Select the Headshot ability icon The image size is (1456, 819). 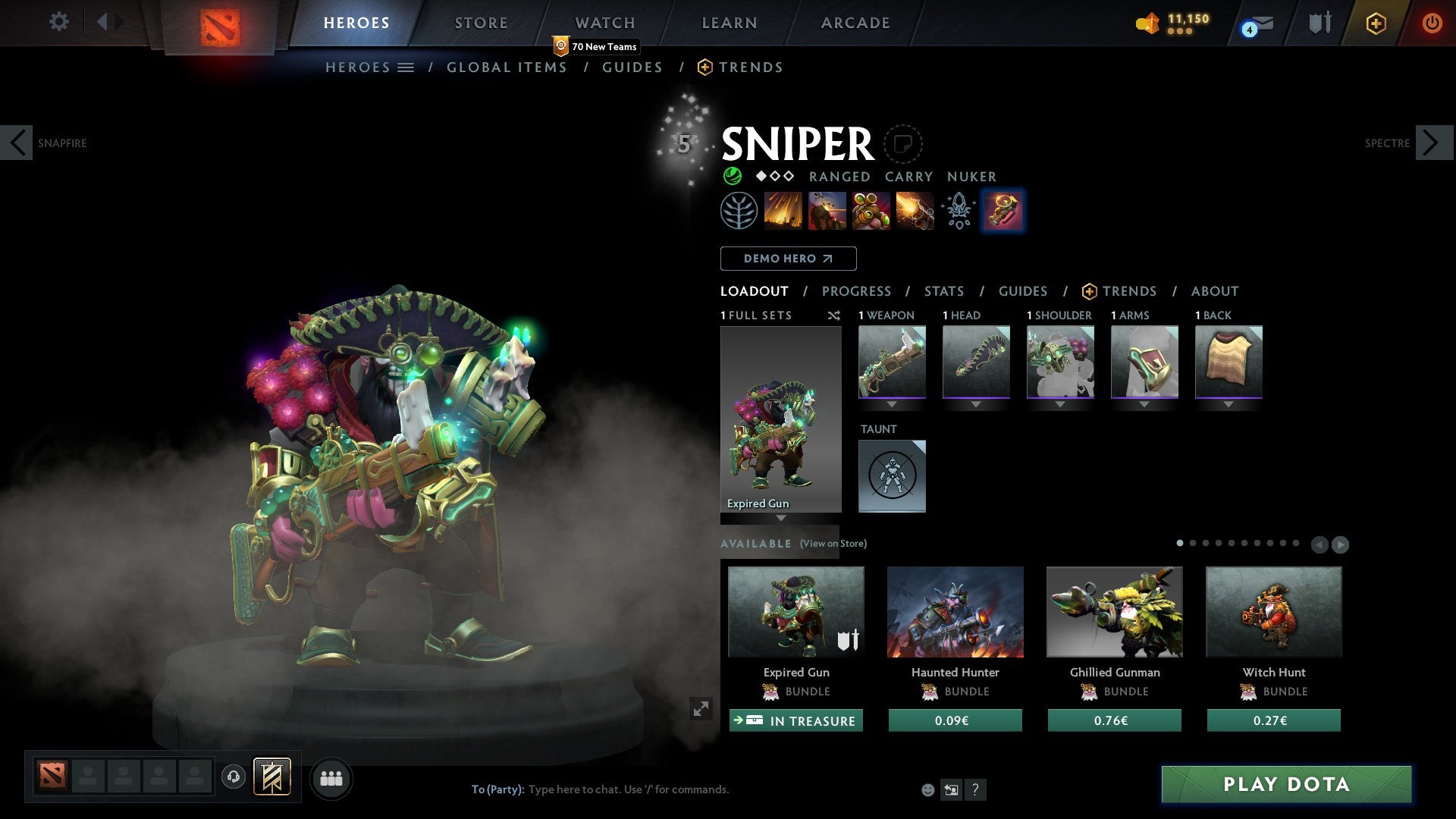[828, 211]
